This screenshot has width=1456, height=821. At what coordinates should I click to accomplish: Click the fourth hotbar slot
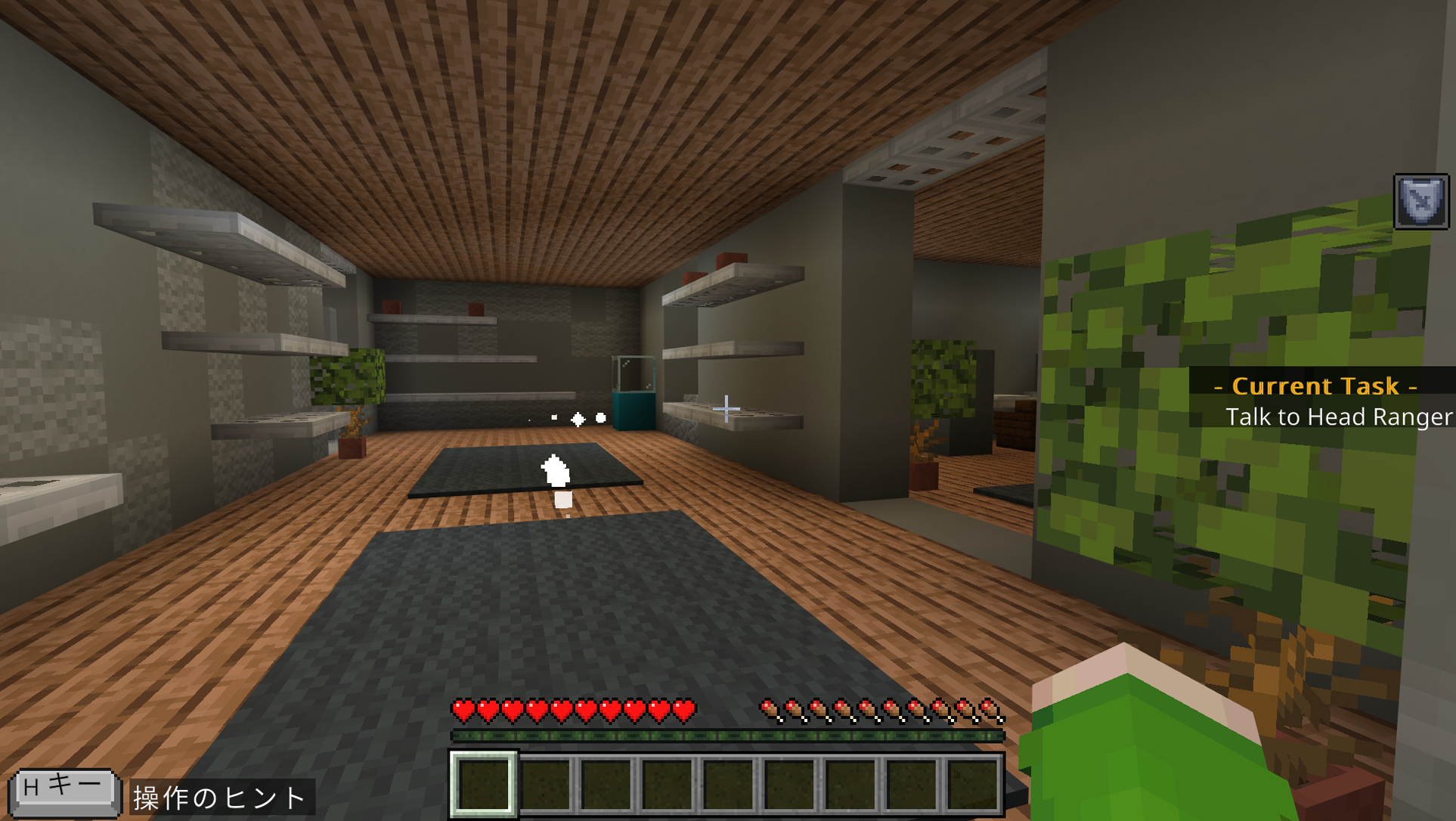pyautogui.click(x=667, y=786)
